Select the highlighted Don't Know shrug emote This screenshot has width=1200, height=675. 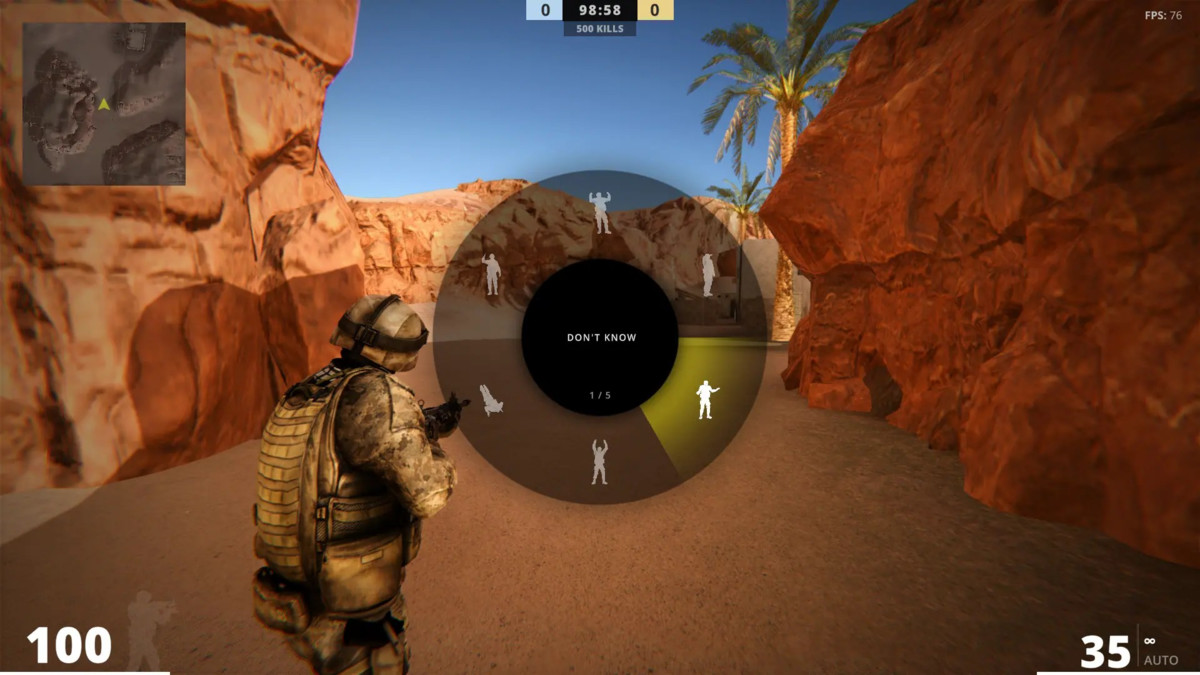(706, 400)
